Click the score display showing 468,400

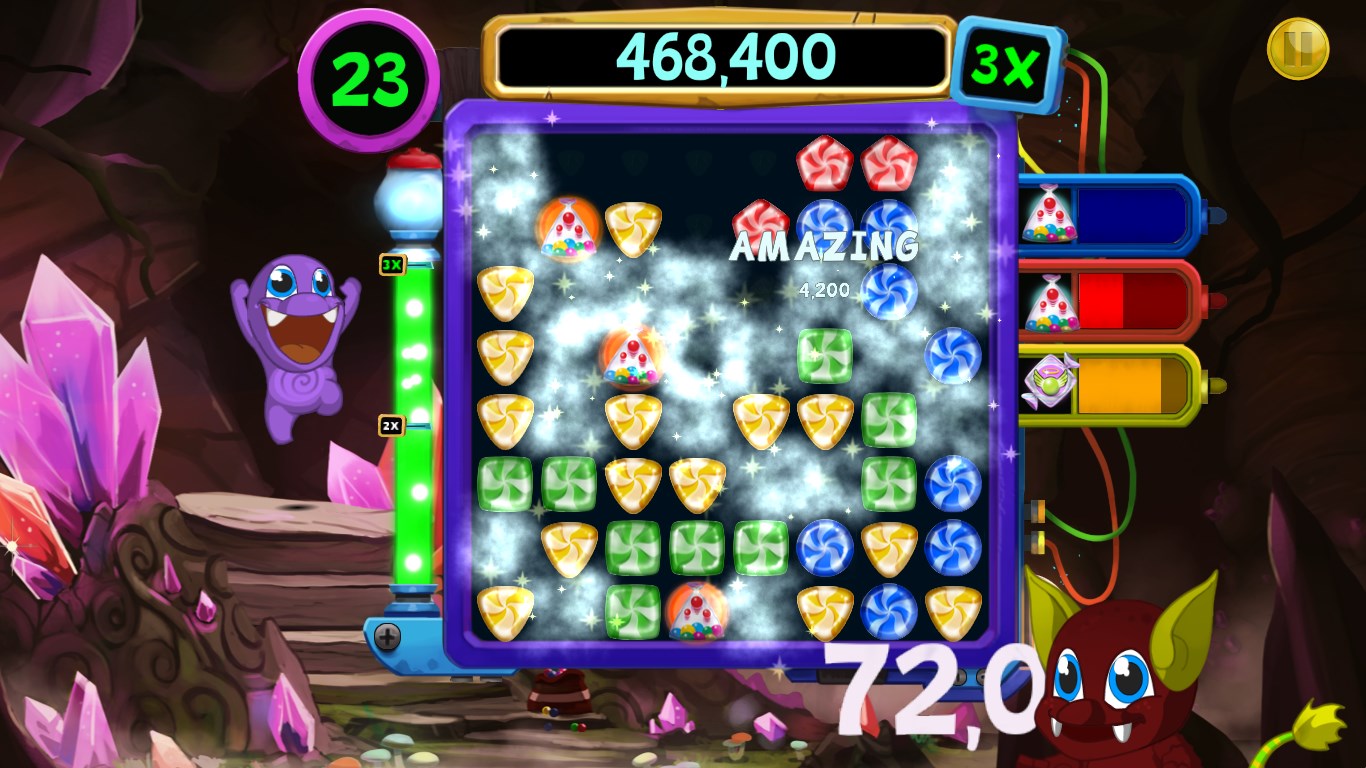(x=722, y=57)
